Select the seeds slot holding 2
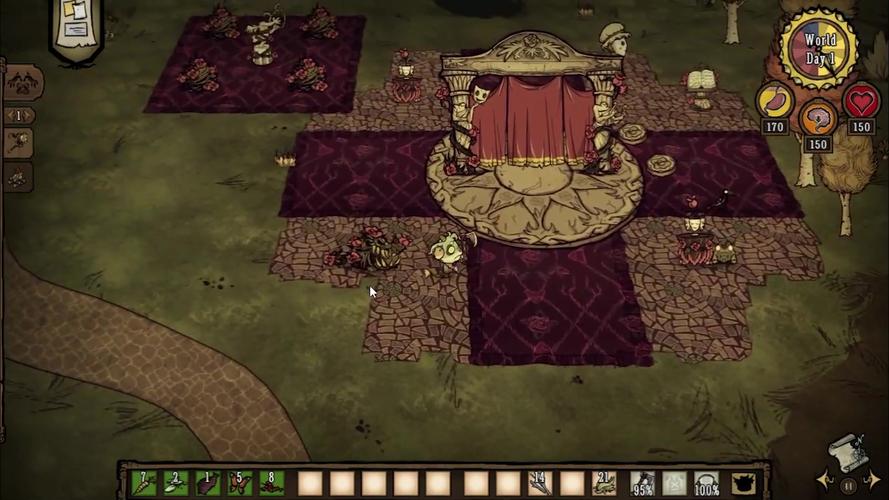889x500 pixels. pyautogui.click(x=176, y=484)
